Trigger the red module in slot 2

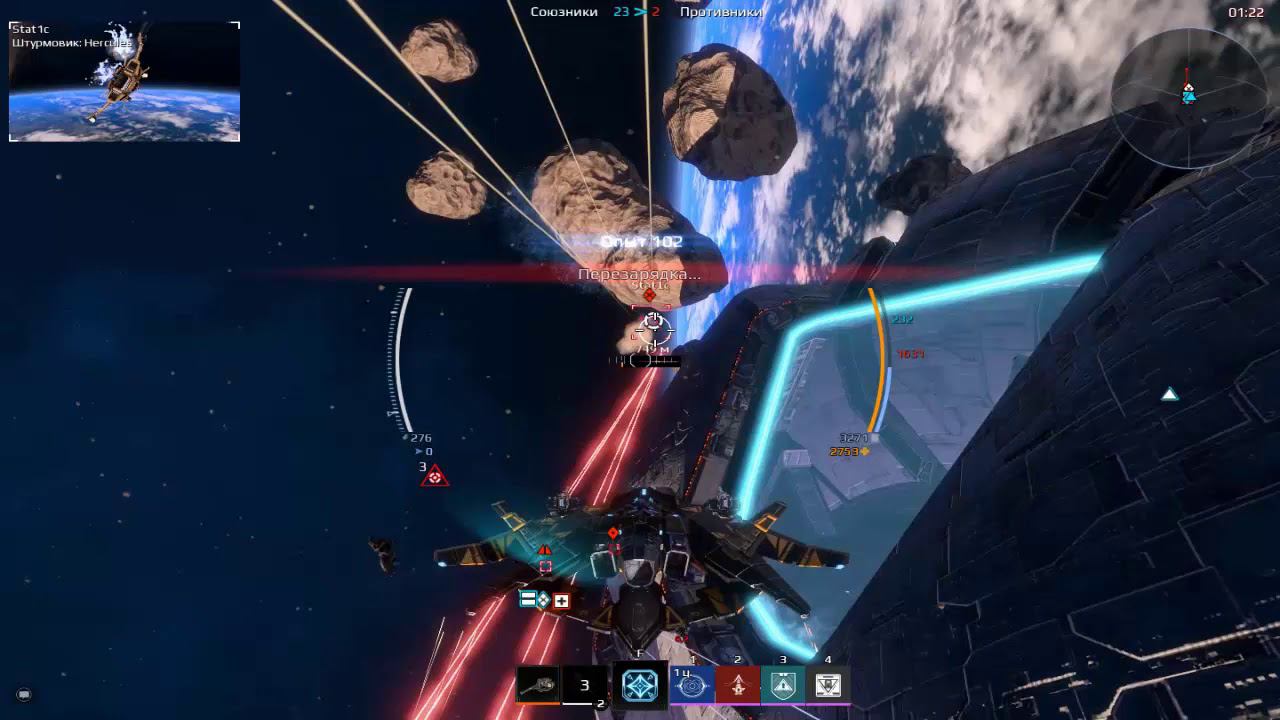[x=738, y=685]
